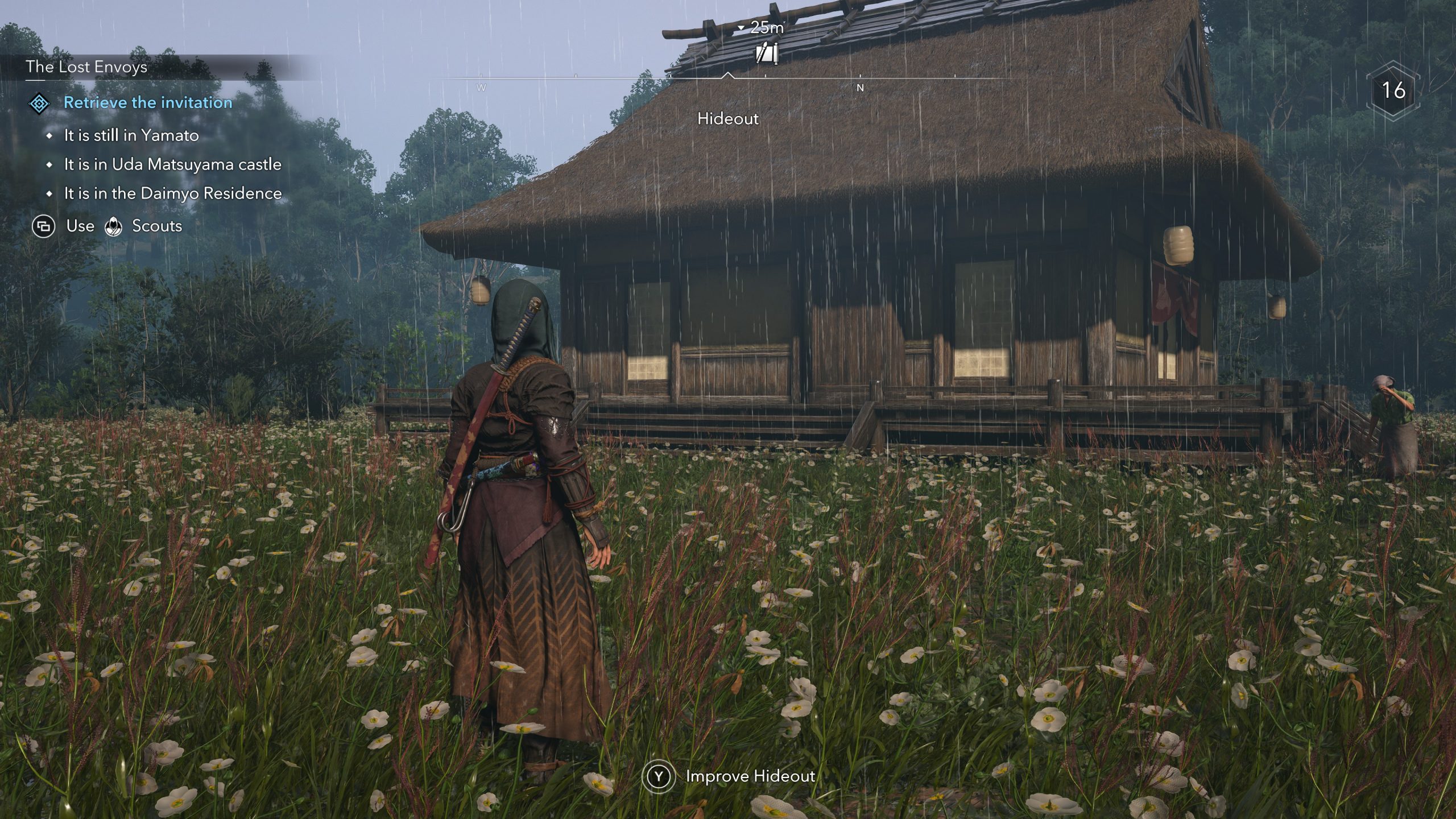Click the compass bar's North marker
The image size is (1456, 819).
point(860,88)
